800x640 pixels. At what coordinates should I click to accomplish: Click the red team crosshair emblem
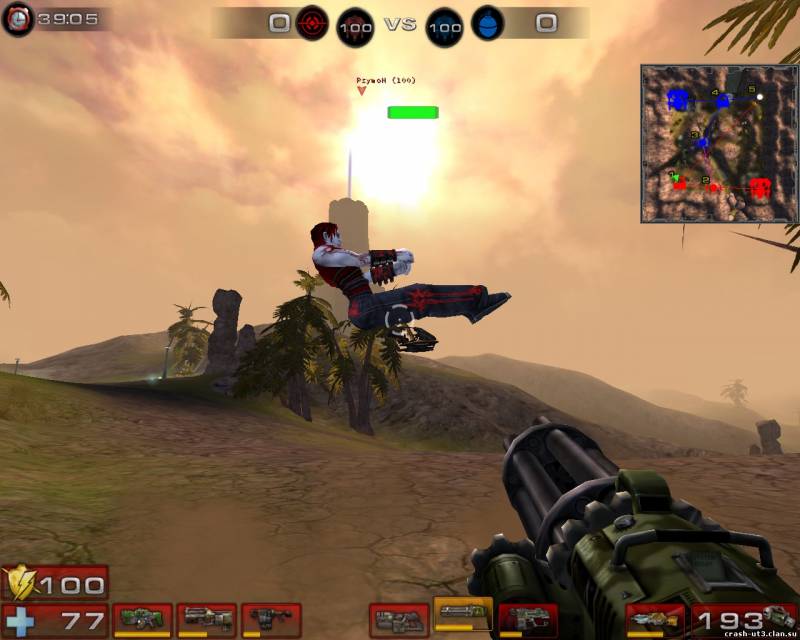point(312,22)
